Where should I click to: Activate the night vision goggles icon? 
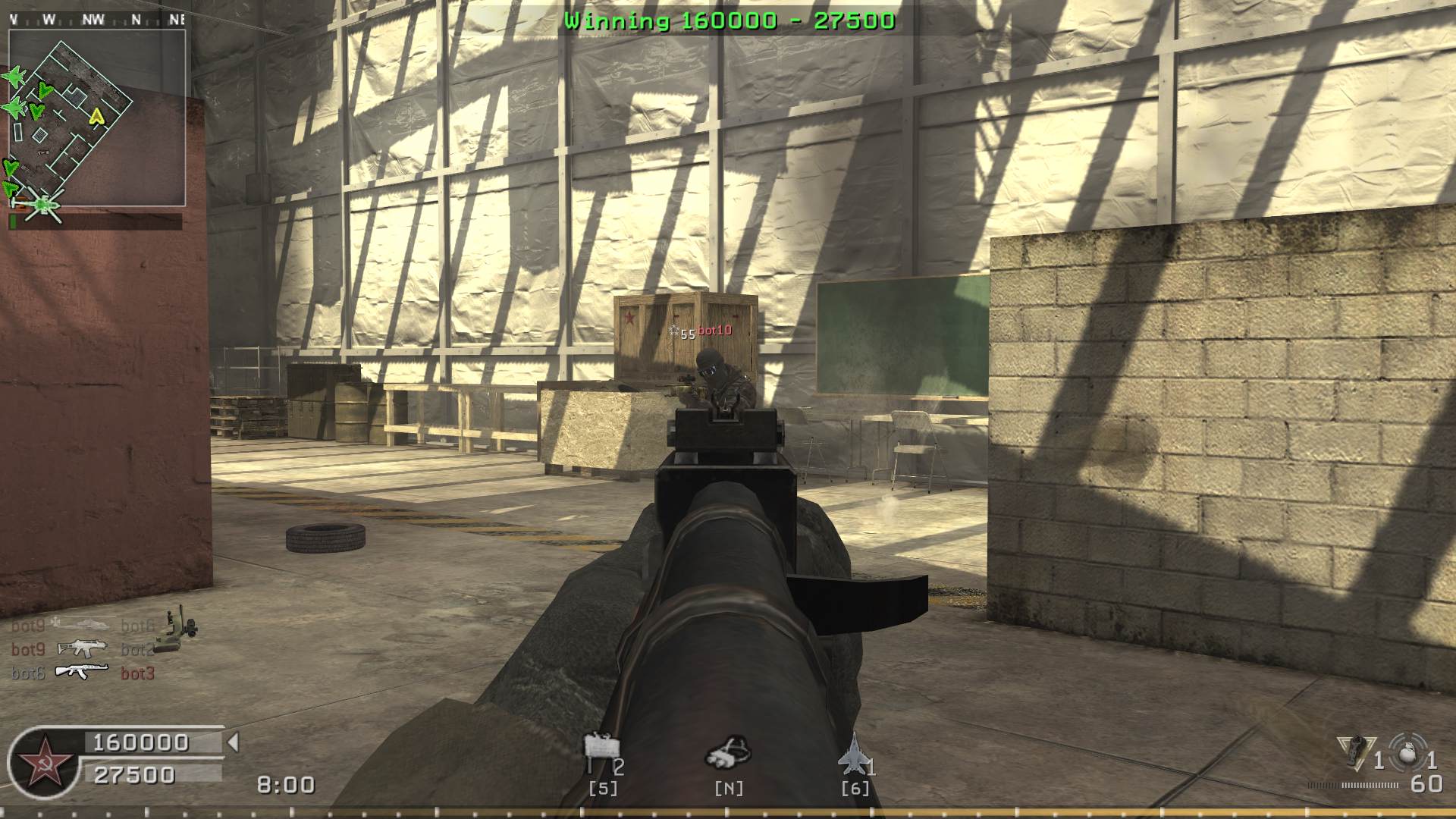tap(728, 752)
